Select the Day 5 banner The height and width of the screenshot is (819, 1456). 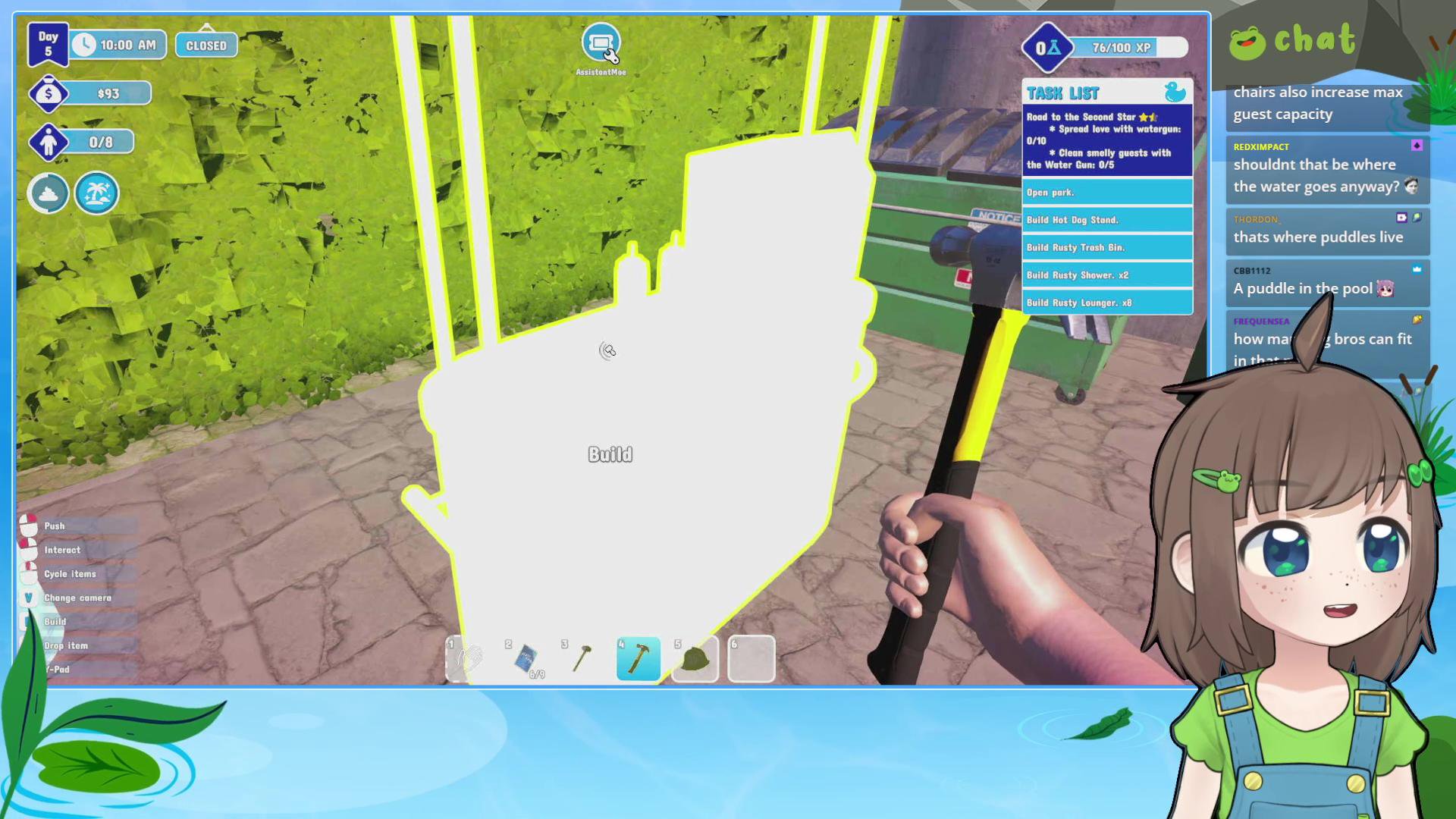(x=49, y=45)
